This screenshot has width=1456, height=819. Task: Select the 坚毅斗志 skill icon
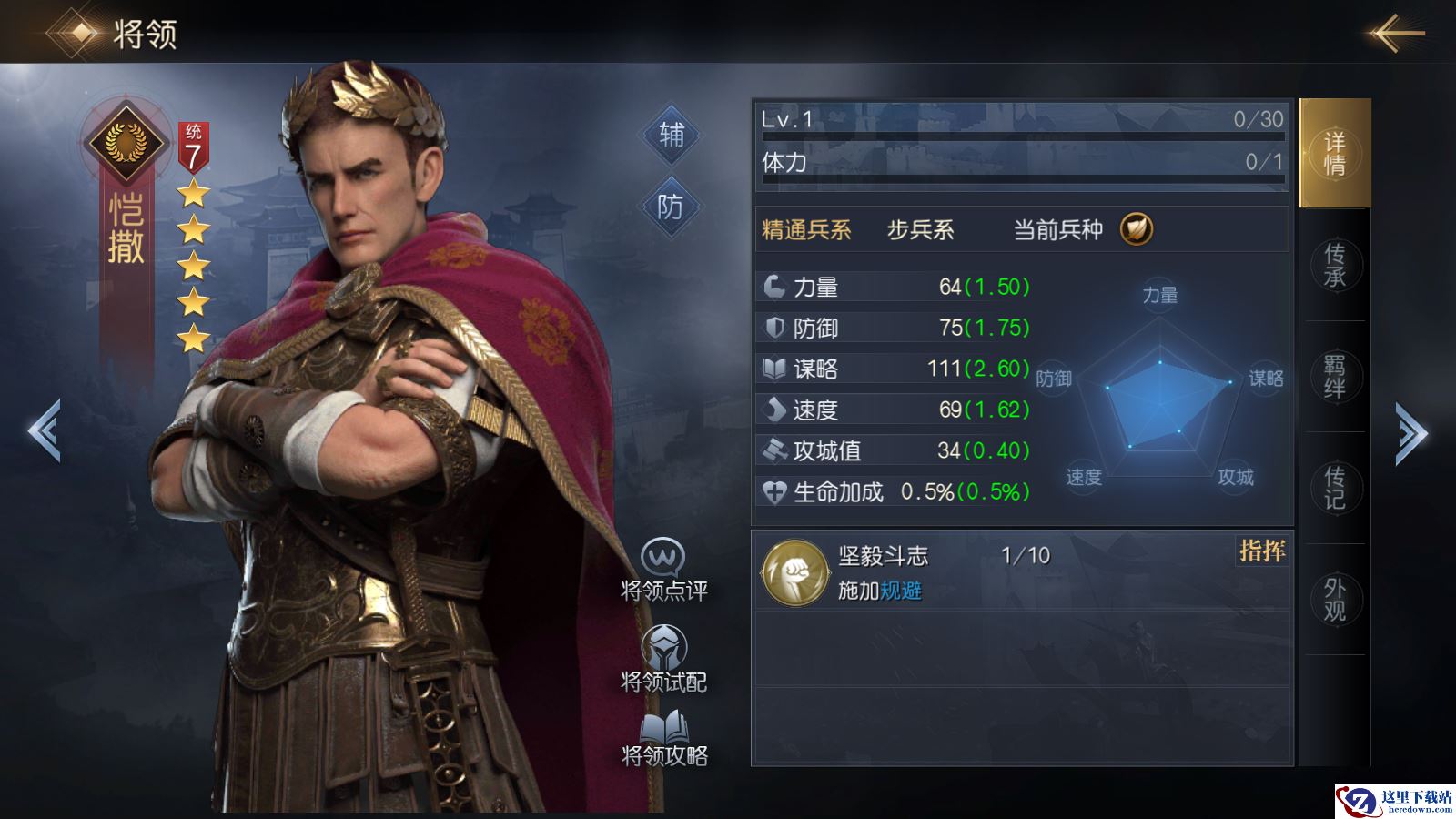[794, 572]
